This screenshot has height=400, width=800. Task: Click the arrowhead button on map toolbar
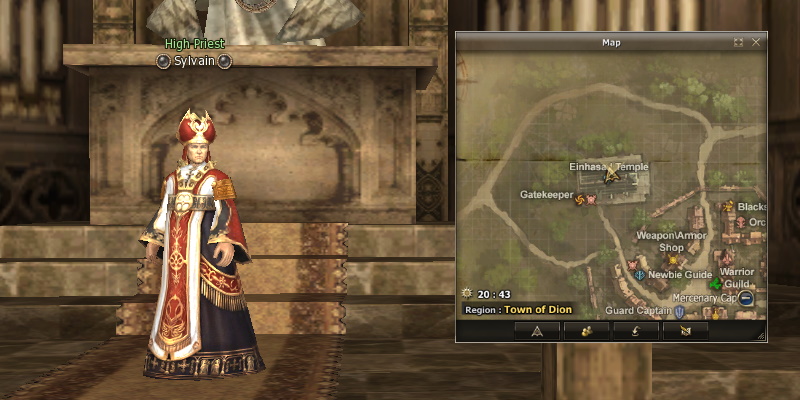click(x=537, y=330)
